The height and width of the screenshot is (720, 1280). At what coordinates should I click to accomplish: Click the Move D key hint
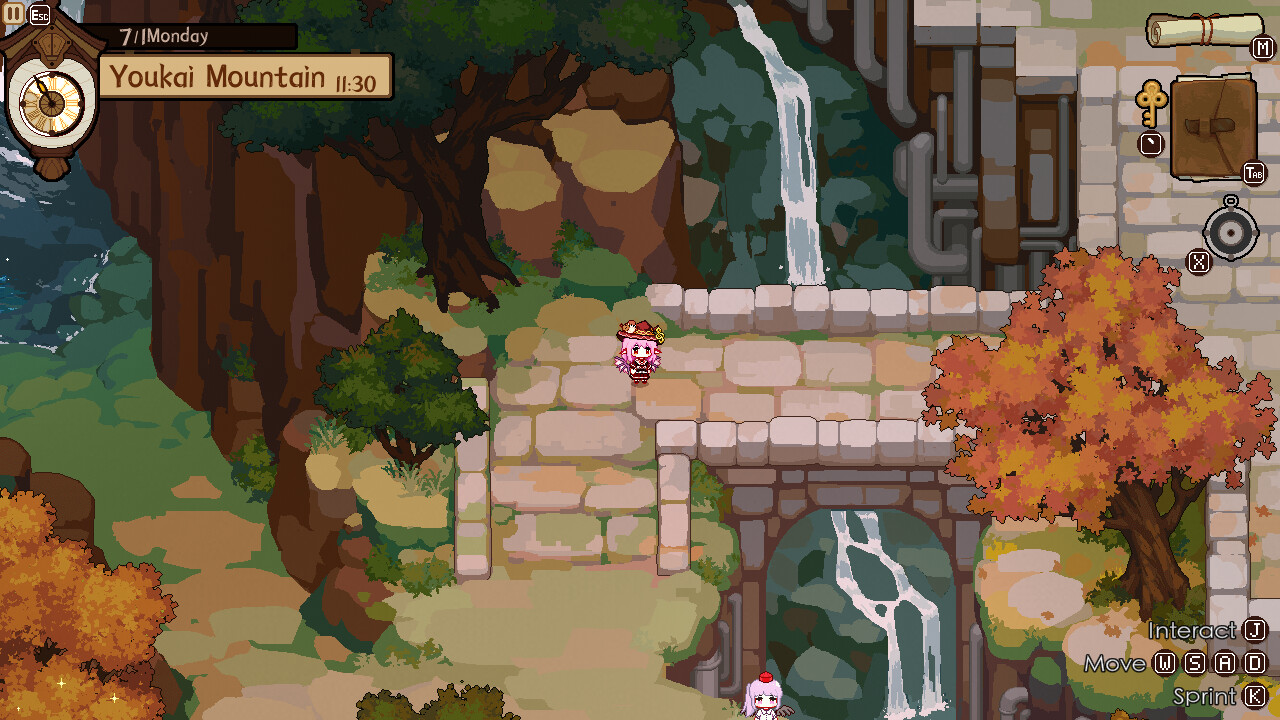tap(1255, 662)
